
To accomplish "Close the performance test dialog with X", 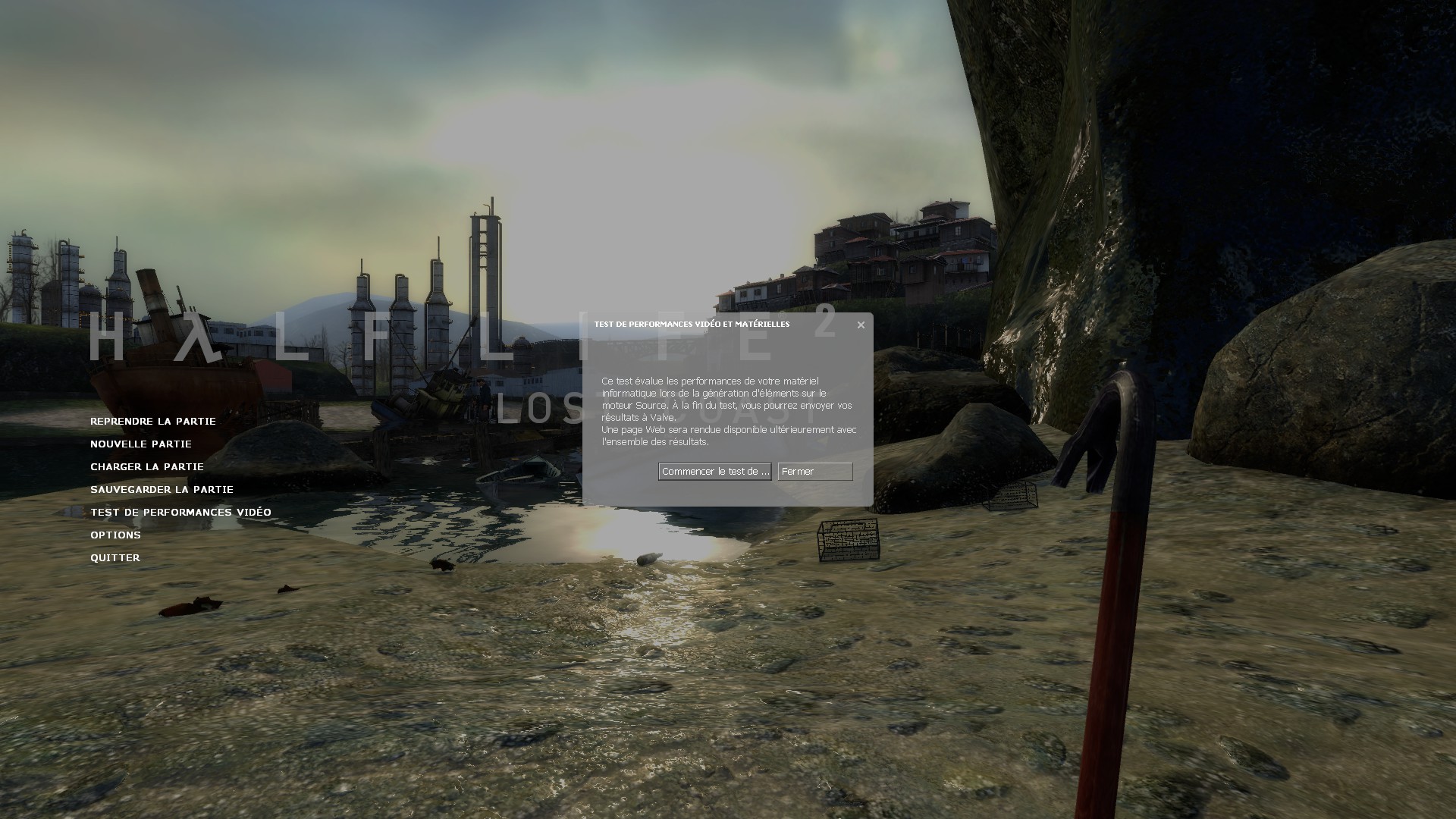I will click(861, 325).
